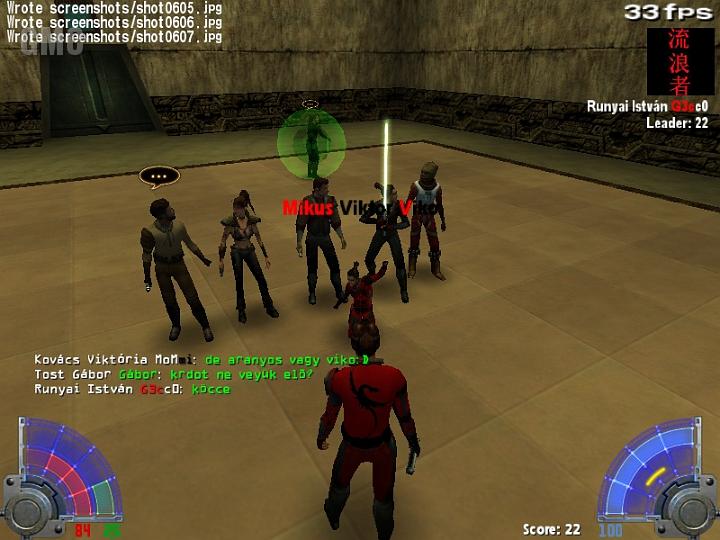Select Tost Gábor's chat message
720x540 pixels.
click(174, 374)
